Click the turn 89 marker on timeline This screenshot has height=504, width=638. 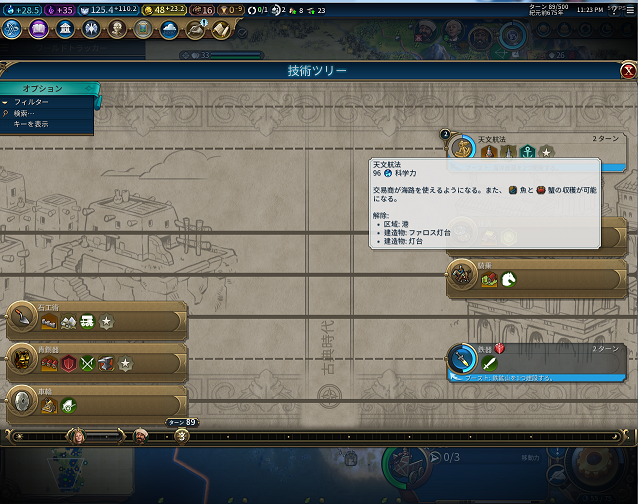tap(181, 423)
